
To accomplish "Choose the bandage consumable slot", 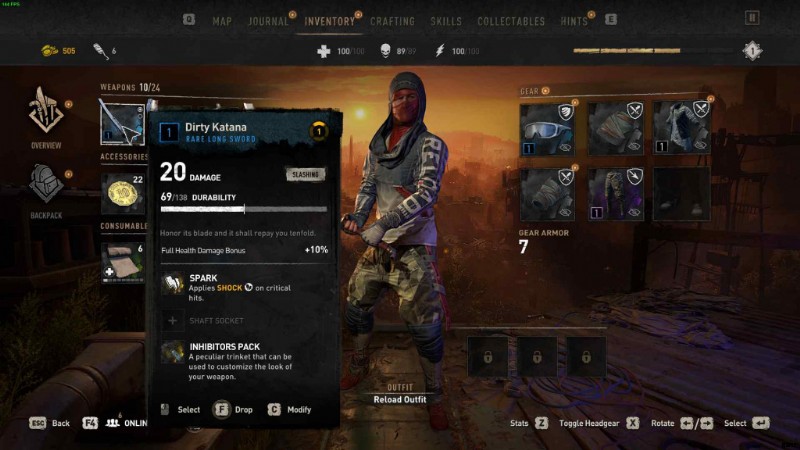I will pos(122,260).
